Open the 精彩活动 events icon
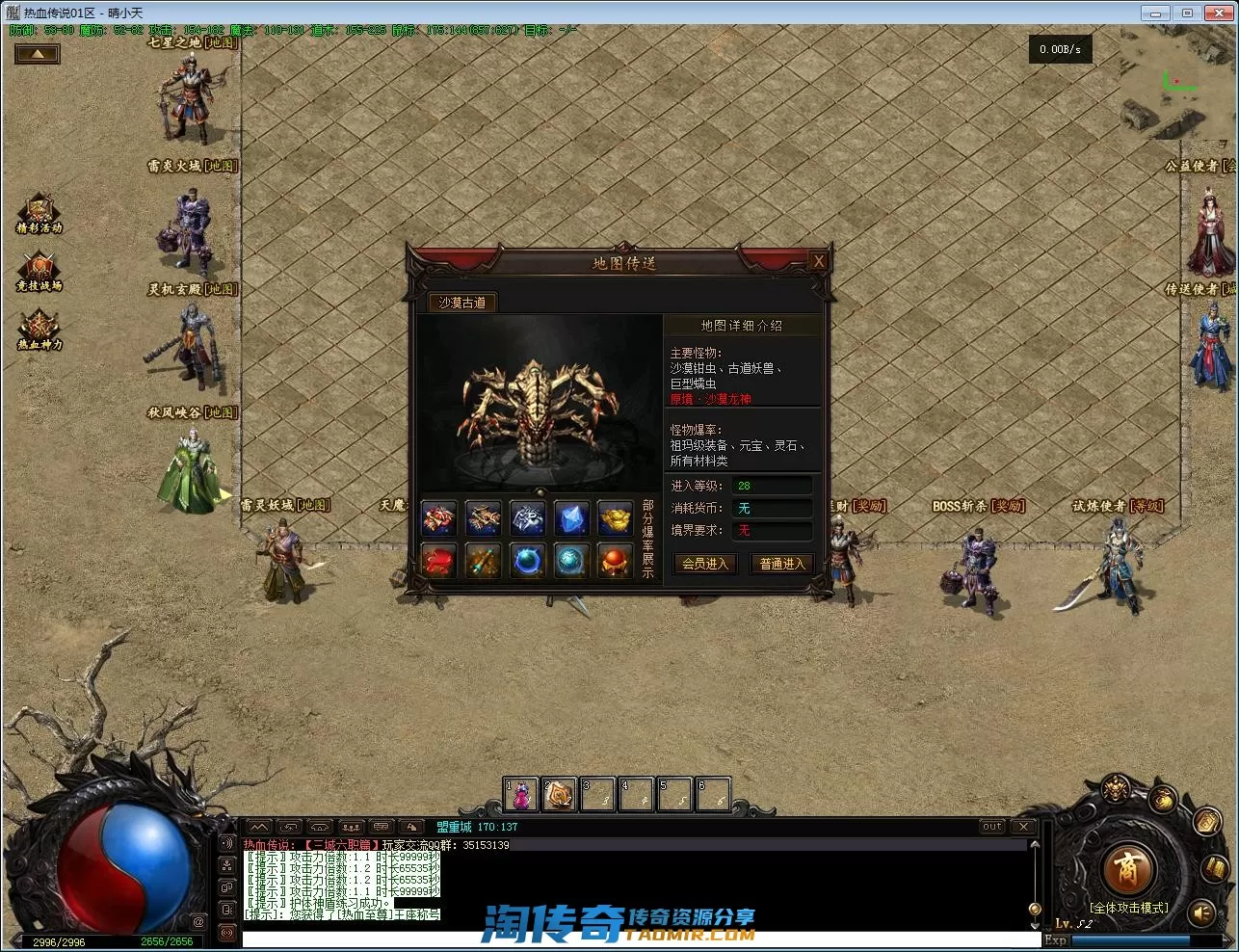Viewport: 1239px width, 952px height. 39,213
